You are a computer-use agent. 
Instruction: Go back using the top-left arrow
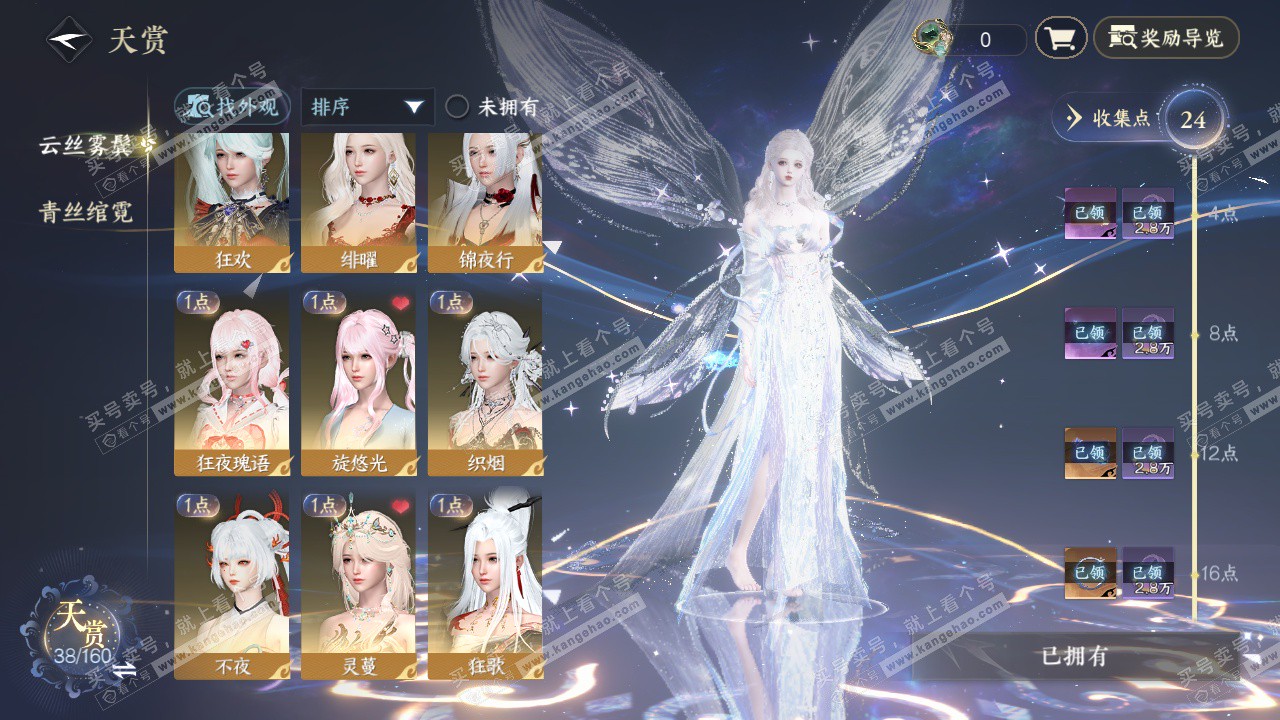click(67, 40)
